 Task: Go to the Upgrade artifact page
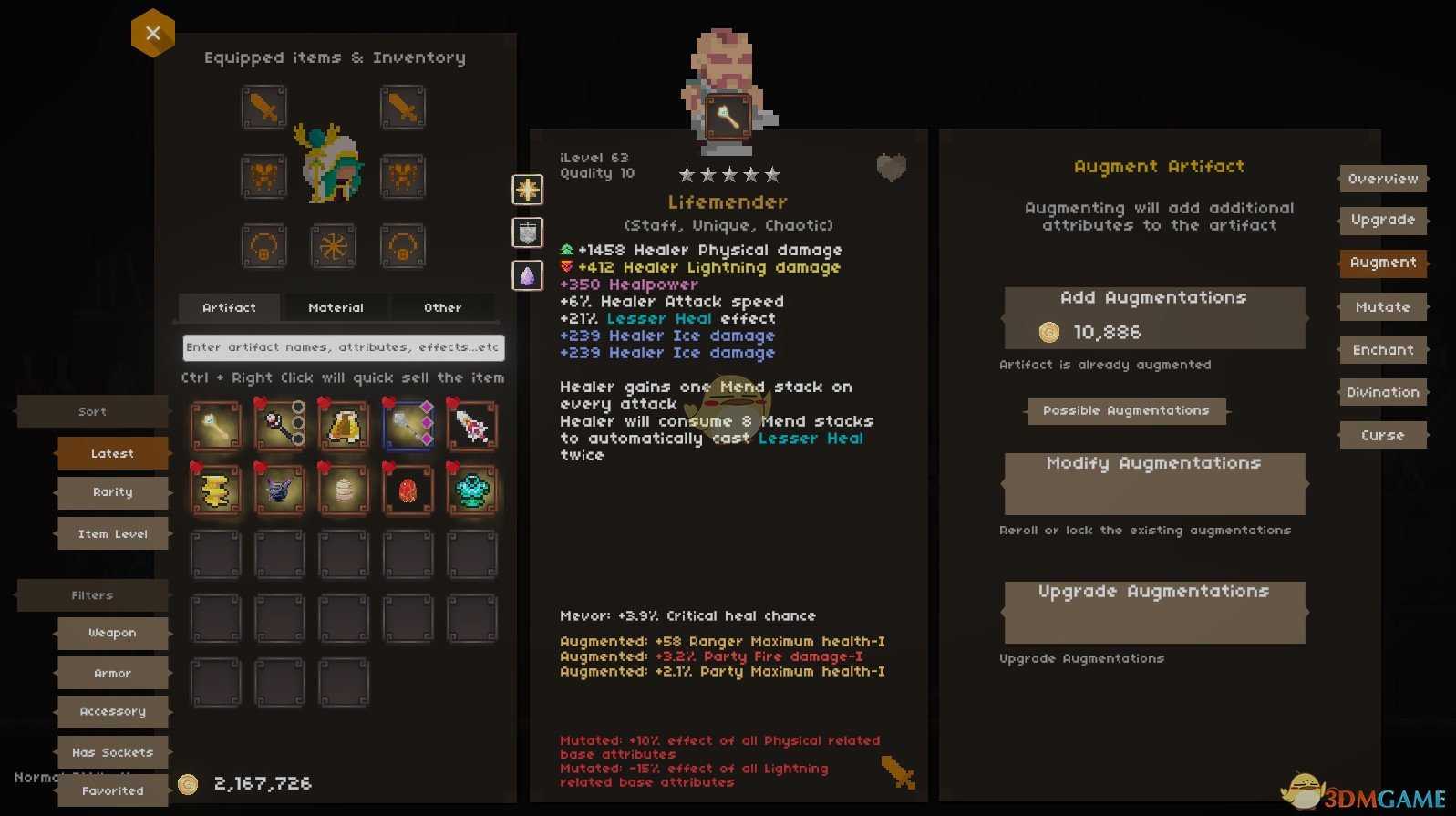pyautogui.click(x=1382, y=221)
